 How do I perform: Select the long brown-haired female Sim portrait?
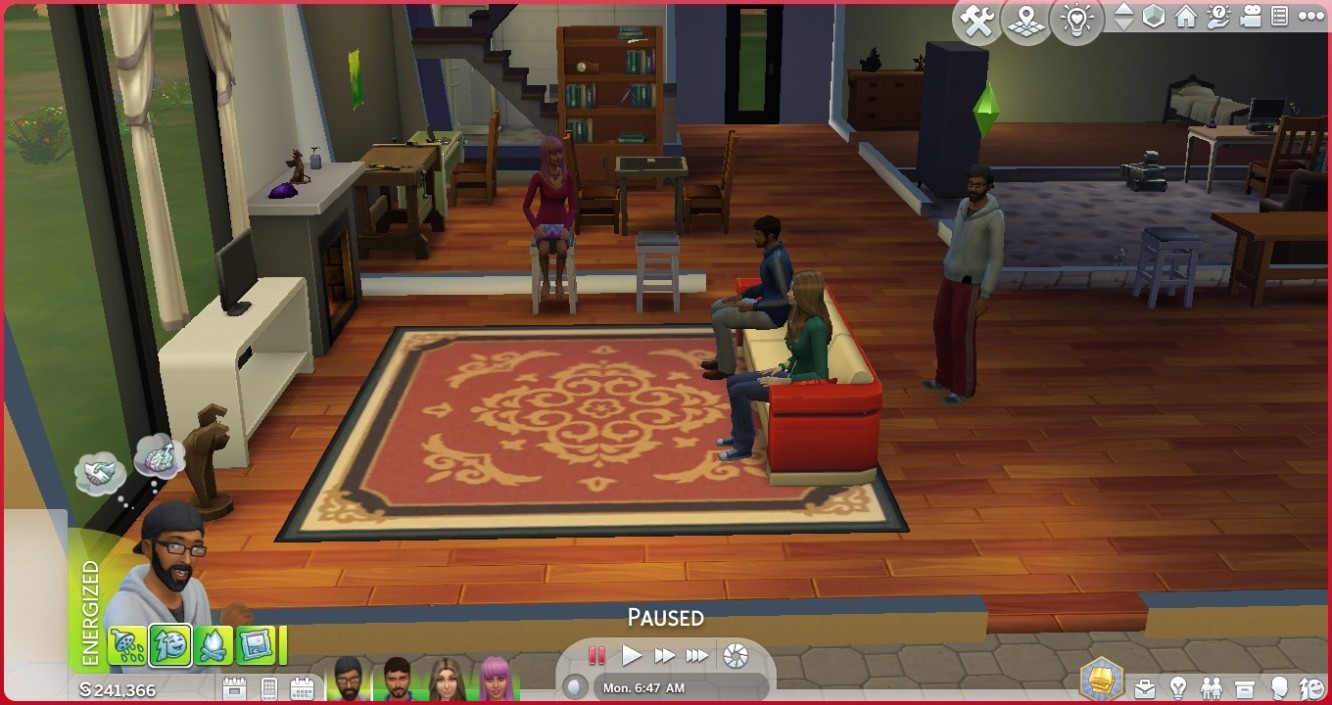(446, 680)
